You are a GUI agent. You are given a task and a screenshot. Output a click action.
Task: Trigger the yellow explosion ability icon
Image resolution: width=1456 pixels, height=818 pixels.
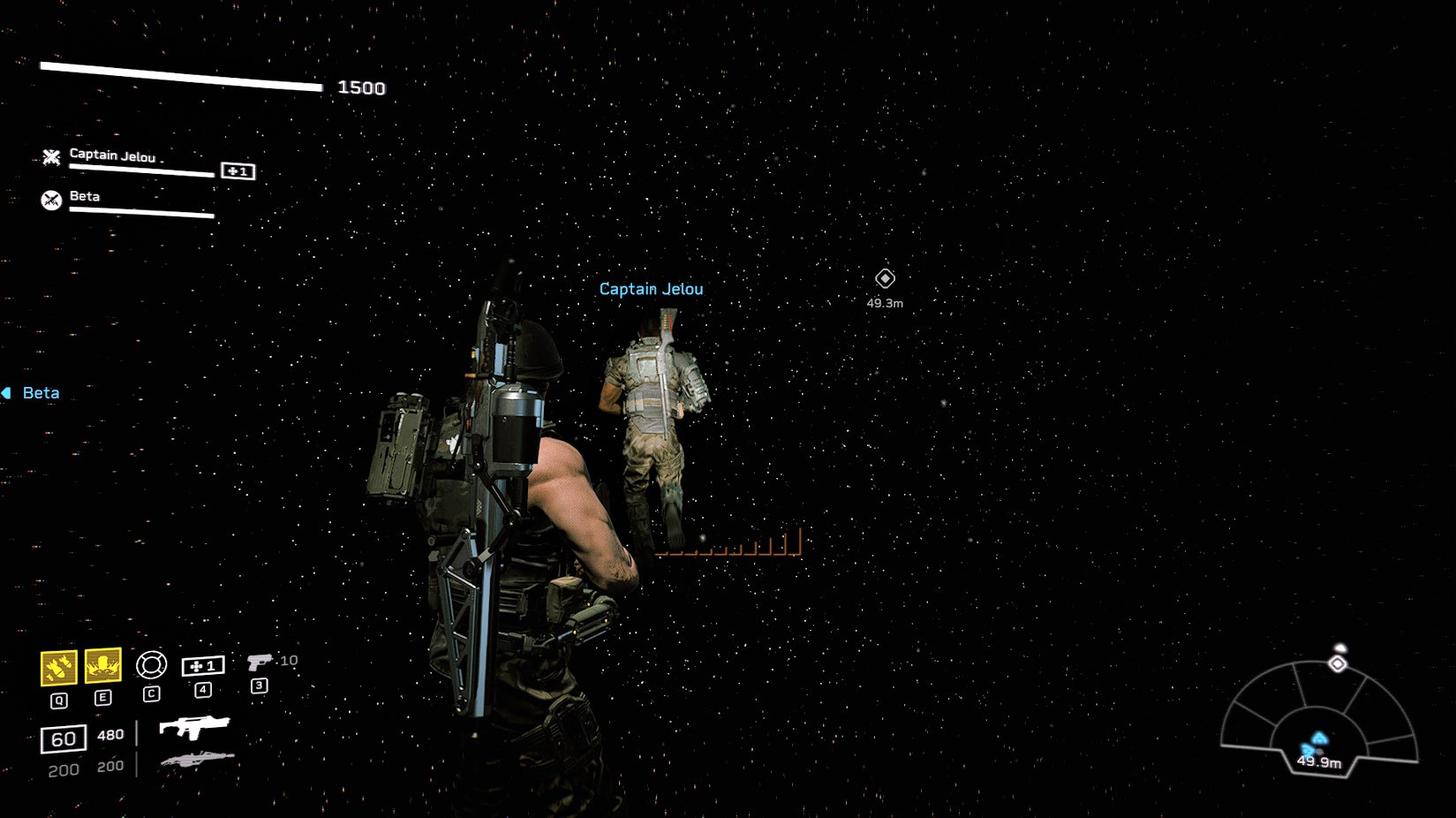pyautogui.click(x=102, y=665)
